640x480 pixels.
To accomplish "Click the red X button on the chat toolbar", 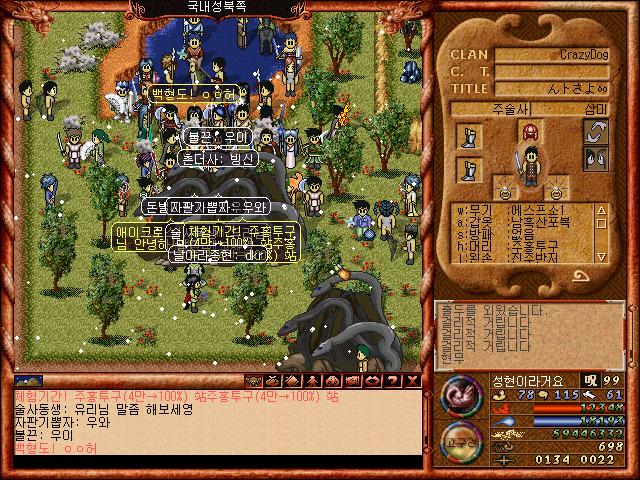I will pyautogui.click(x=412, y=381).
